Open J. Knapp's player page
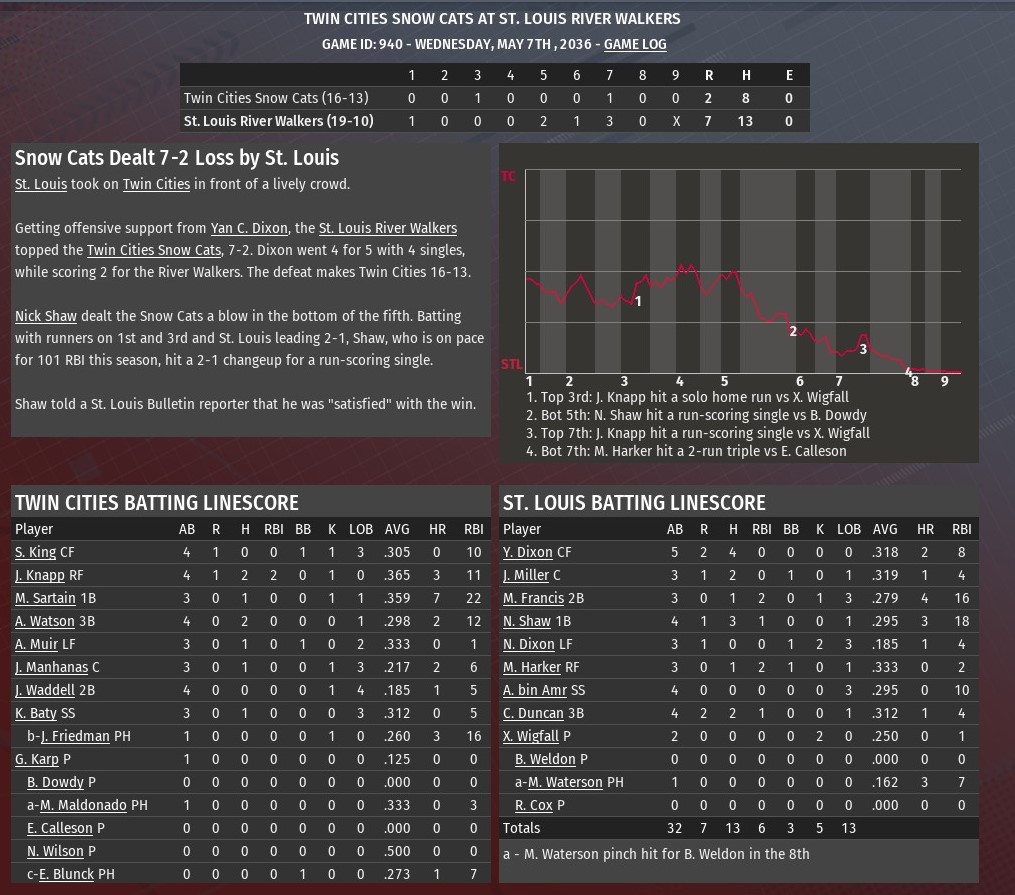The height and width of the screenshot is (895, 1015). 40,575
